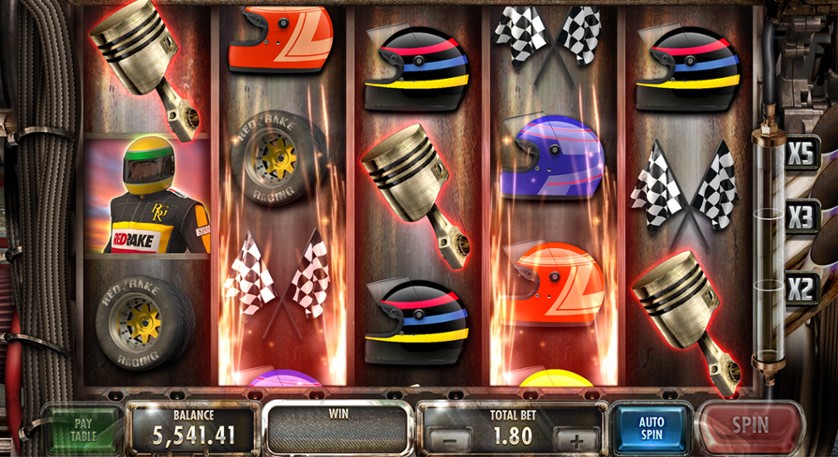Start the Auto Spin mode
The width and height of the screenshot is (838, 457).
pyautogui.click(x=651, y=429)
